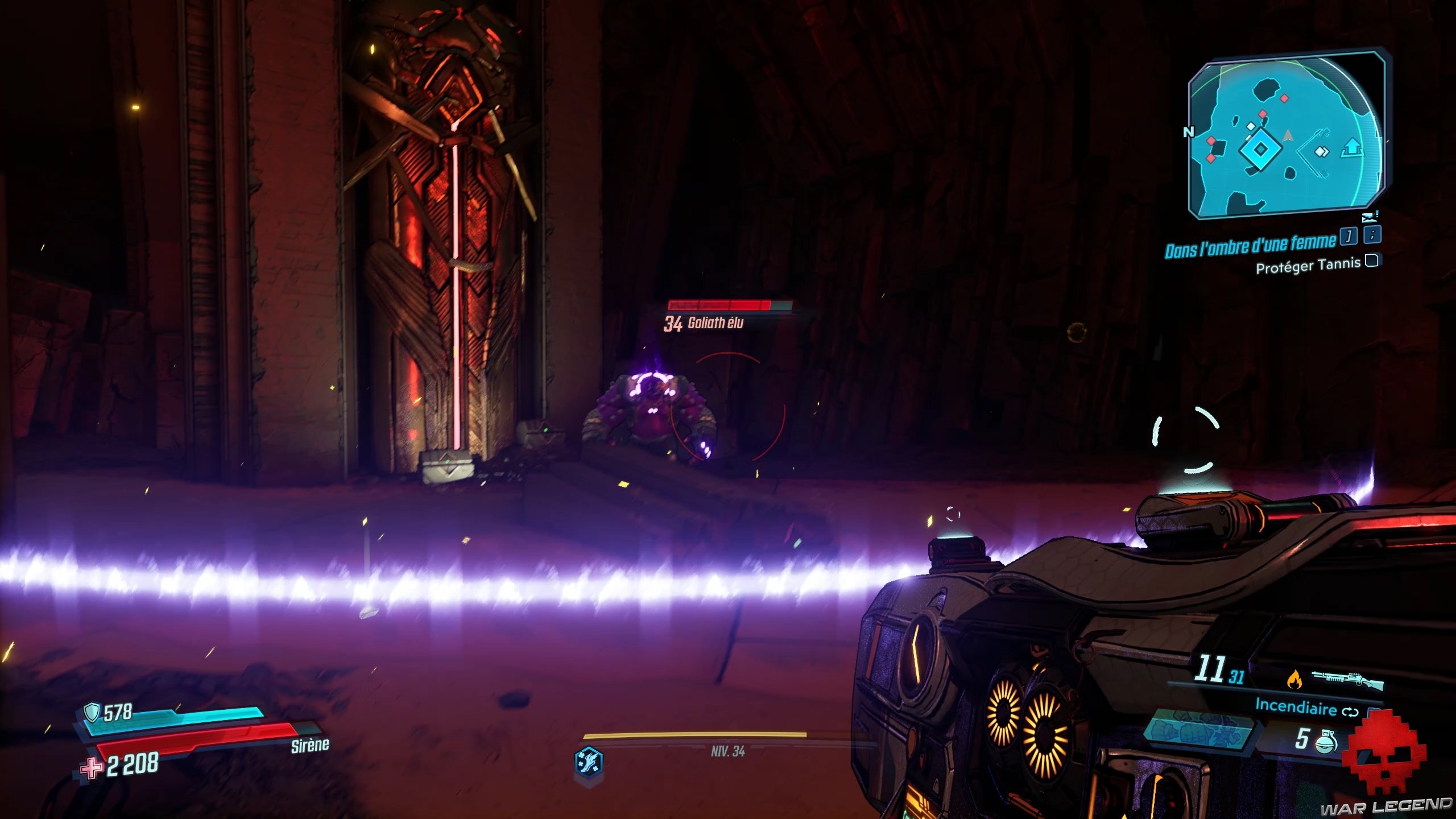This screenshot has height=819, width=1456.
Task: Activate the Siren action skill icon
Action: (589, 763)
